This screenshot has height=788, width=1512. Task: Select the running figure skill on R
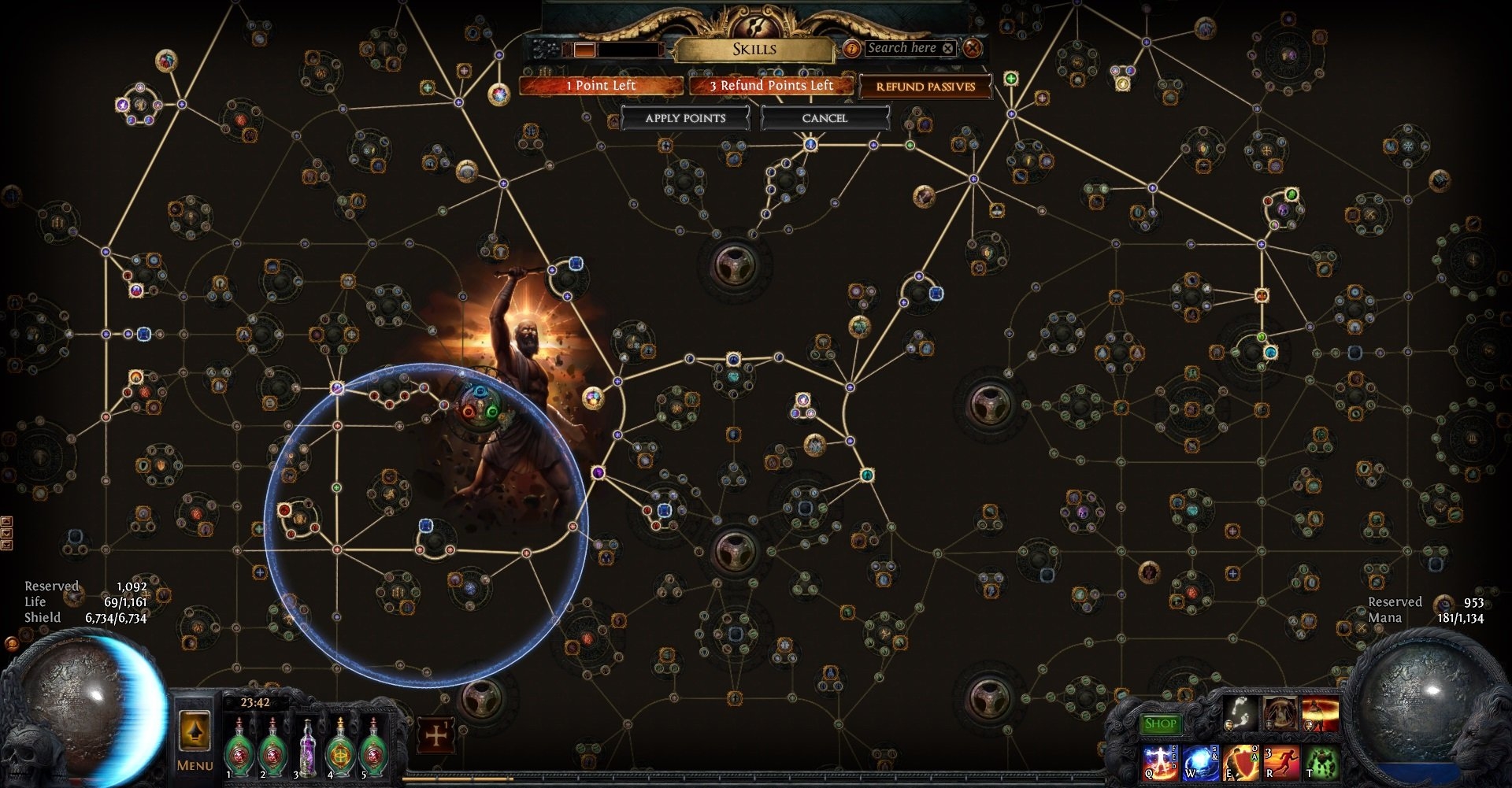point(1282,763)
